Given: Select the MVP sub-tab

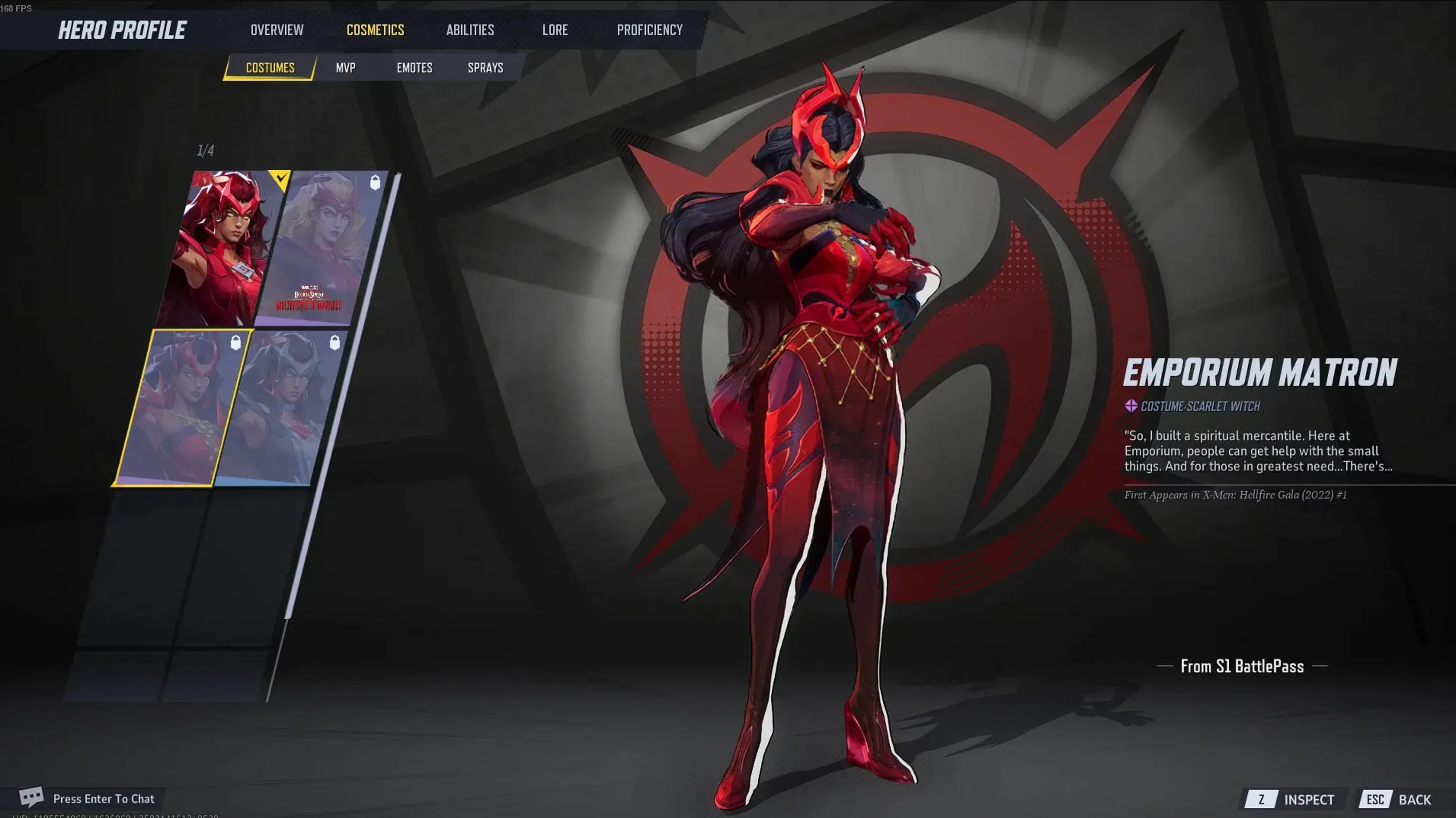Looking at the screenshot, I should point(346,68).
